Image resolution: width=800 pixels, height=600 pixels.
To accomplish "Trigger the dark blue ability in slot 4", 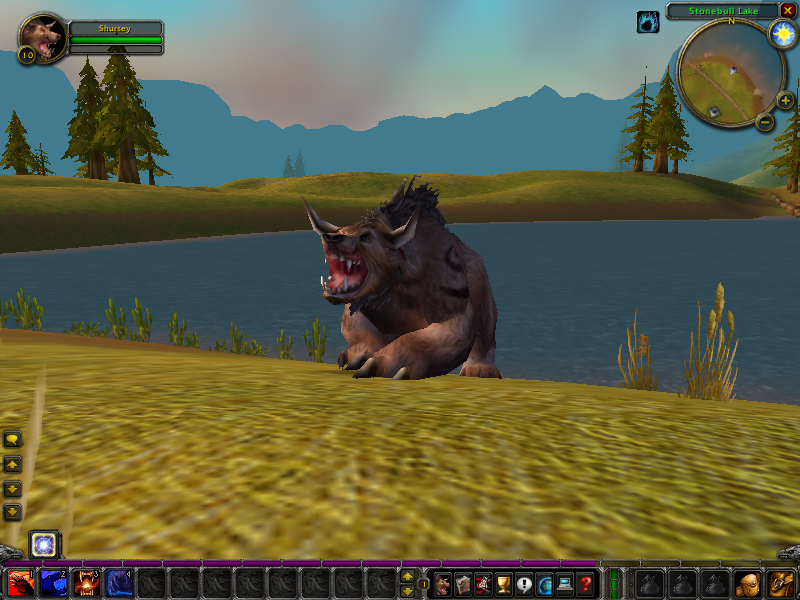I will (x=119, y=583).
